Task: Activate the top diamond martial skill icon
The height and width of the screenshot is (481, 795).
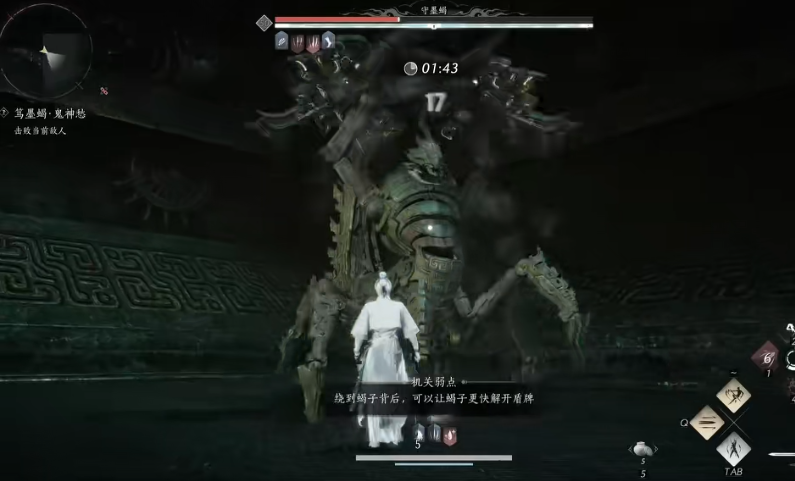Action: point(734,395)
